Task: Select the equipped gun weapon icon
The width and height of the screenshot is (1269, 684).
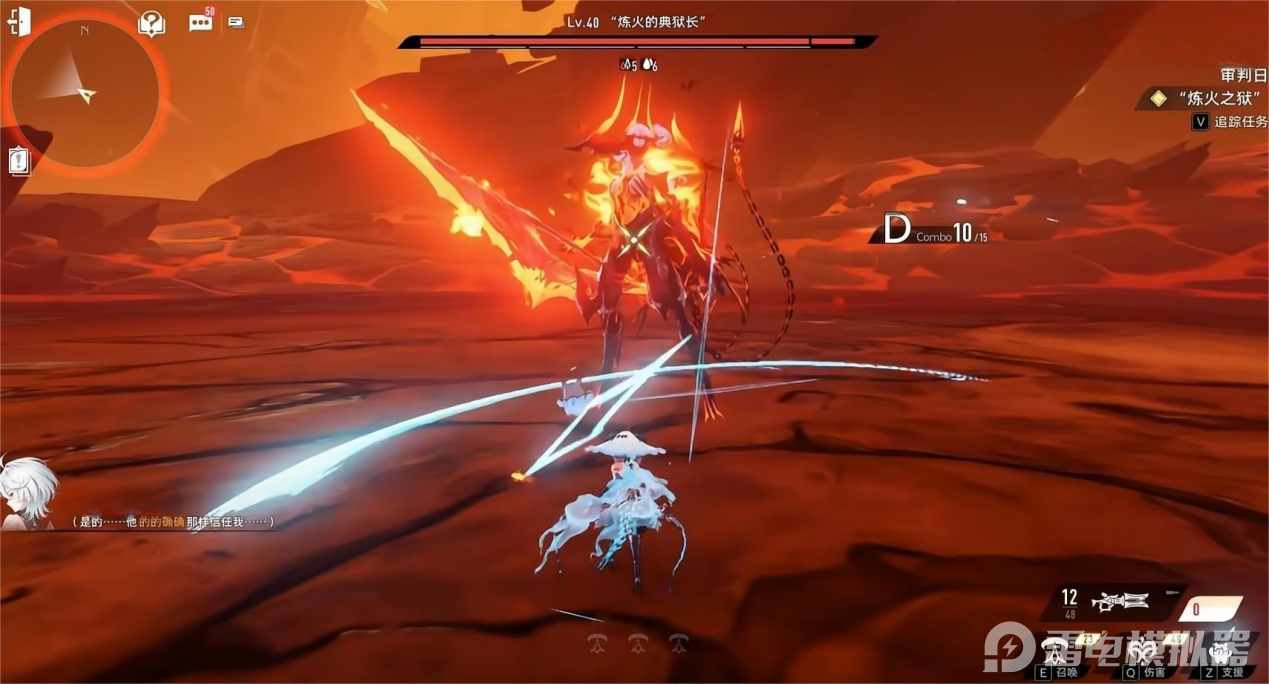Action: pos(1121,601)
